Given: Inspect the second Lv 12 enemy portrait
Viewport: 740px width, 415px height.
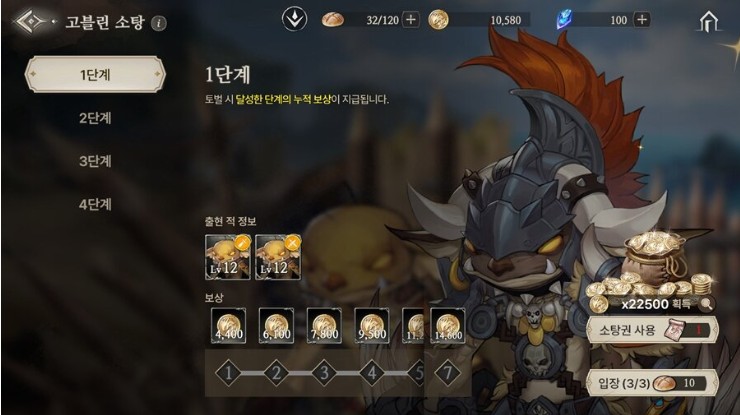Looking at the screenshot, I should tap(277, 257).
